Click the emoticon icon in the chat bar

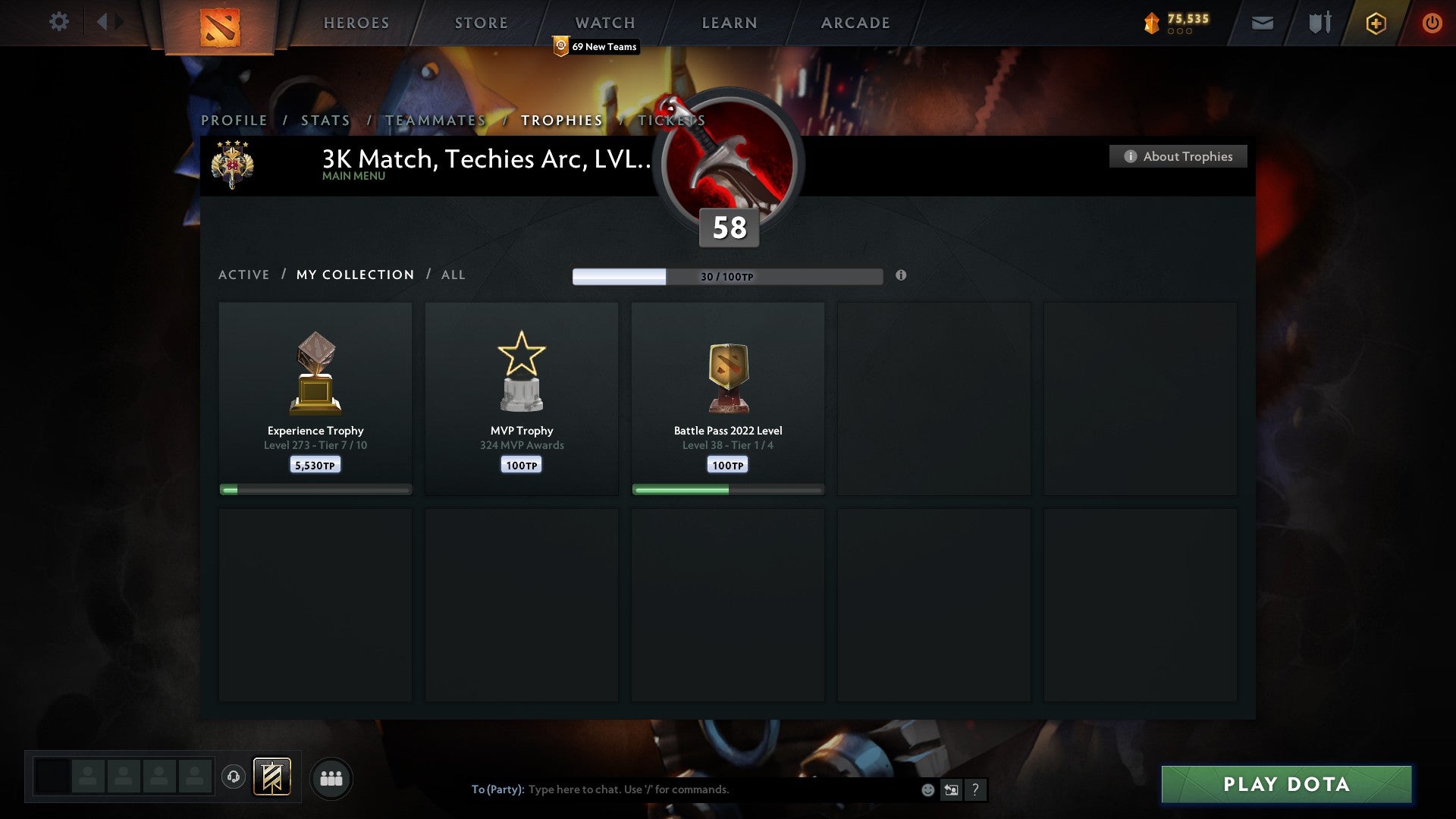[x=927, y=789]
